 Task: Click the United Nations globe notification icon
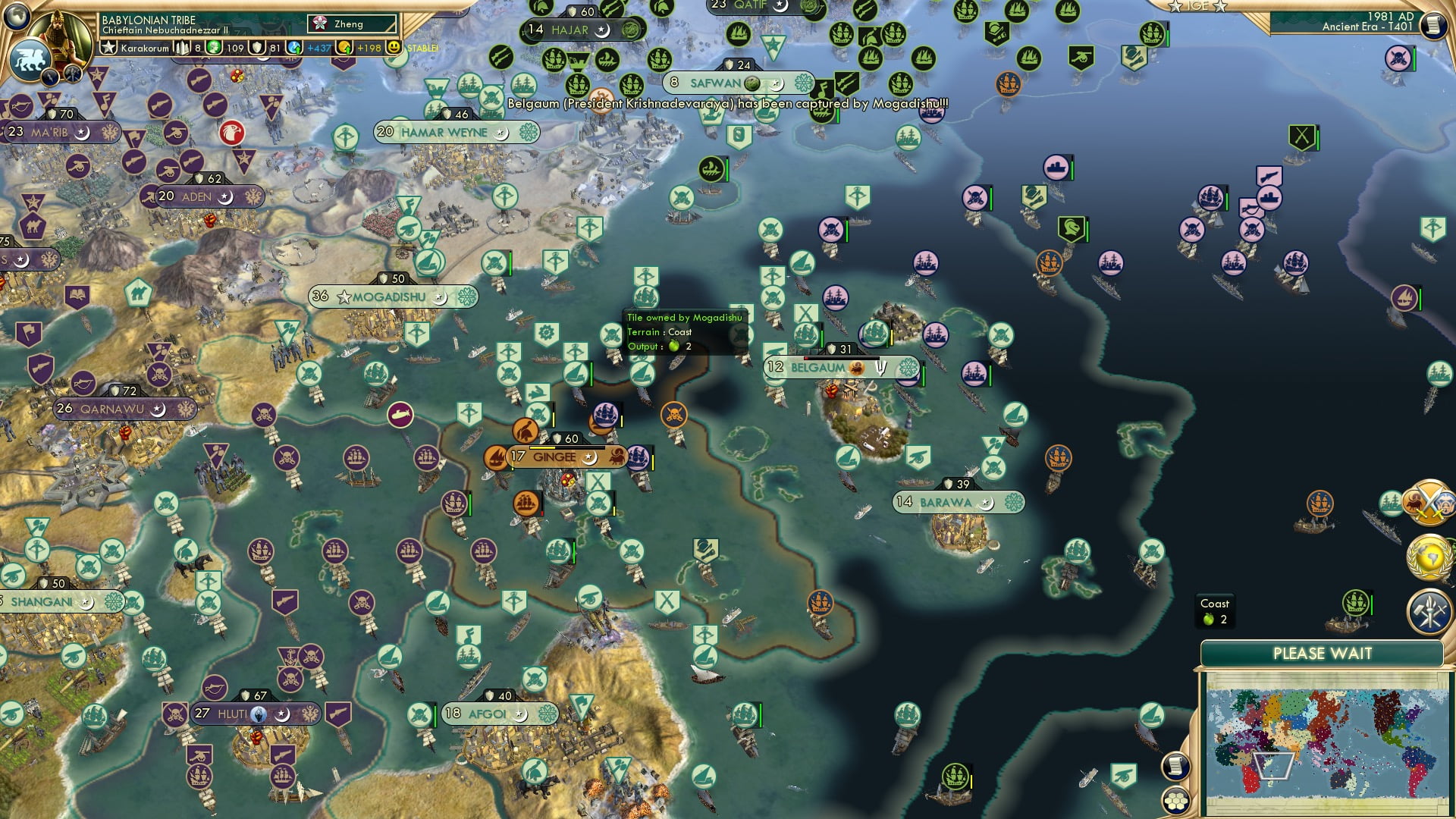(1430, 557)
